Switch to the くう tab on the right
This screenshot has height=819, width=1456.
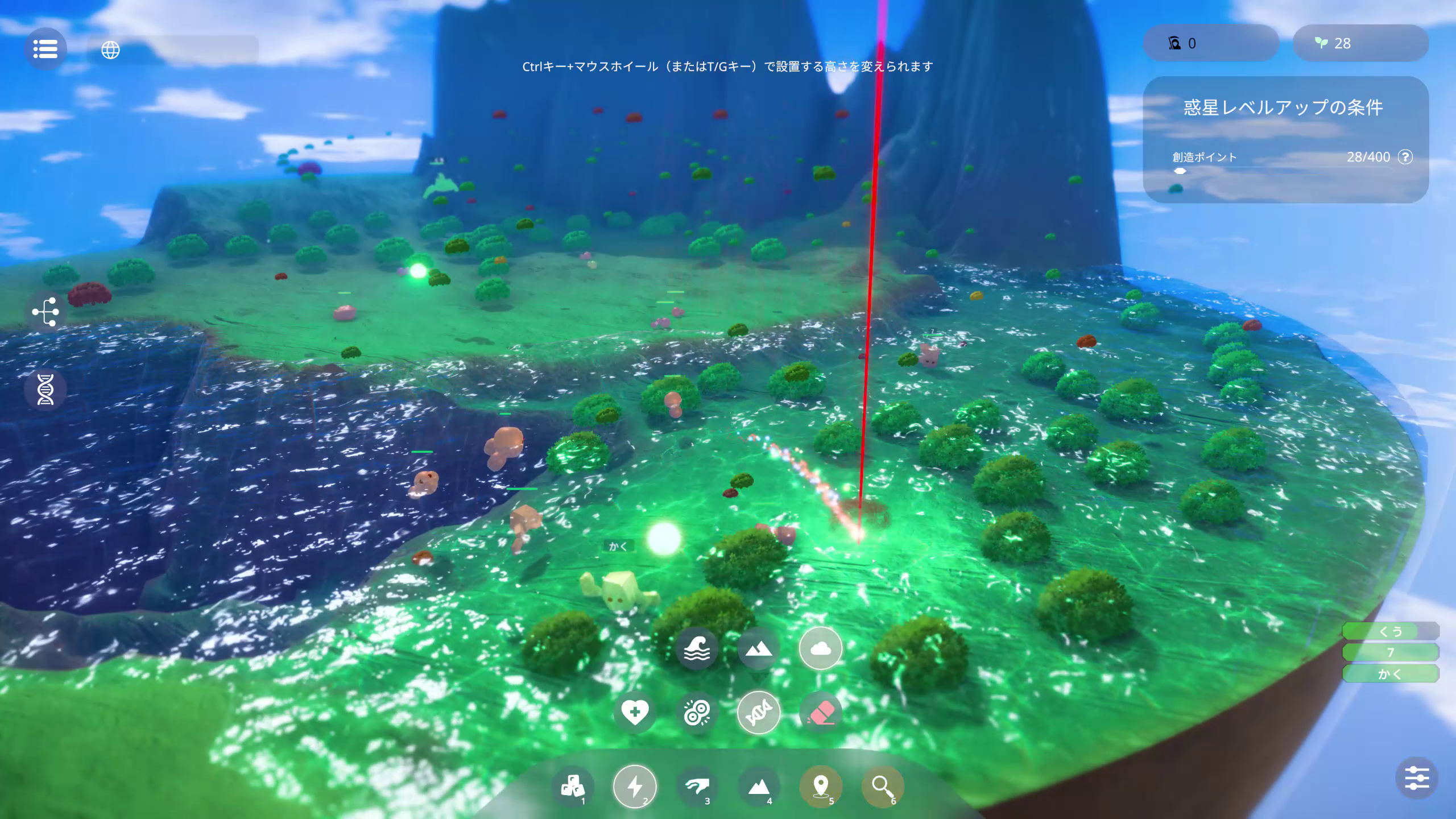point(1390,631)
